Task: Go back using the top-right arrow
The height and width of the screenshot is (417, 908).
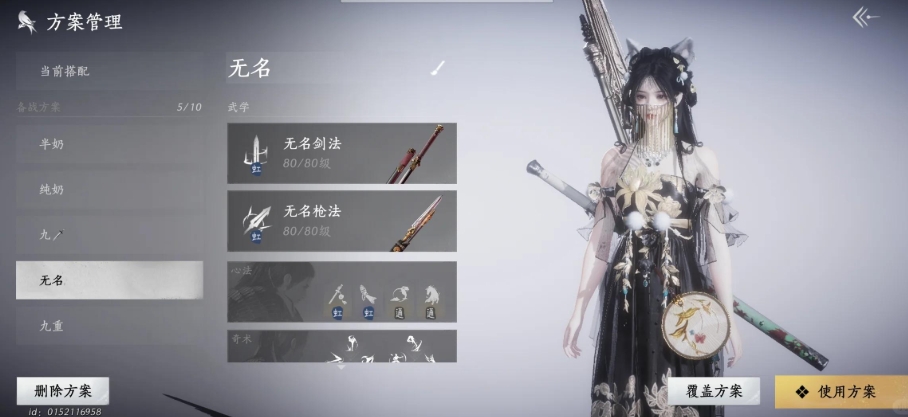Action: tap(866, 17)
